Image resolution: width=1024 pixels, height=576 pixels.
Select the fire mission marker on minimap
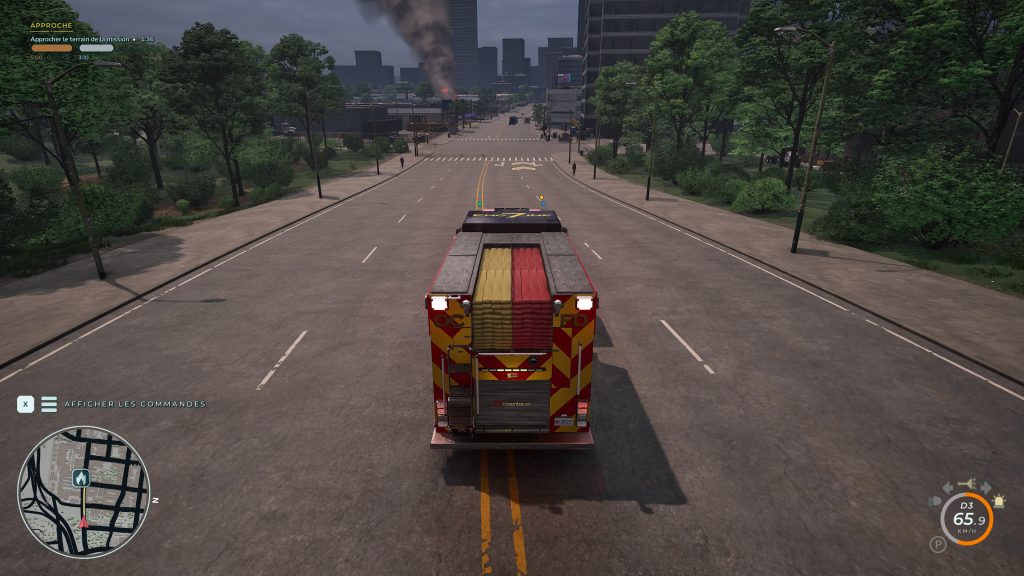(x=81, y=478)
